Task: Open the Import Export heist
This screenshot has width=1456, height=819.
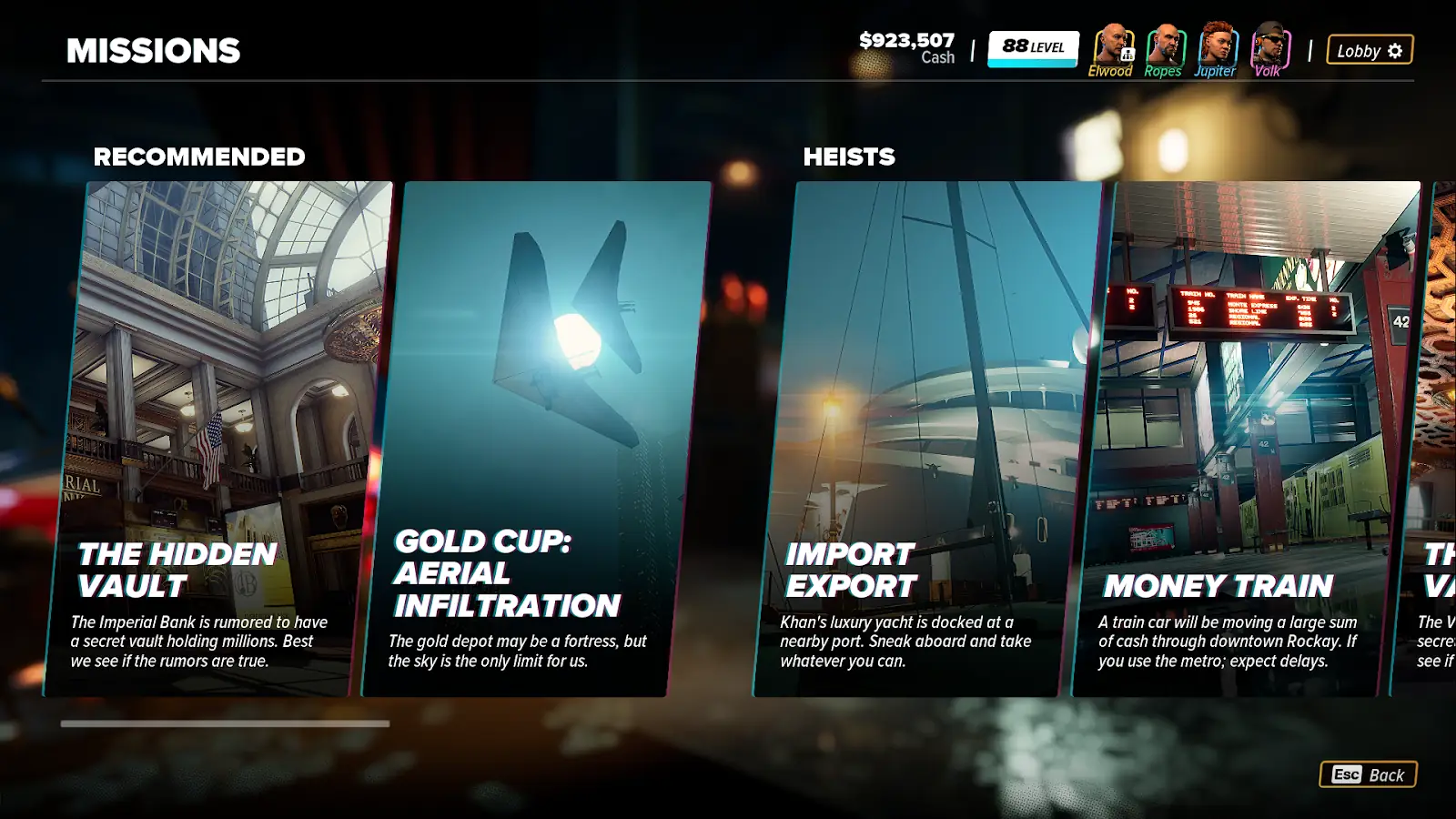Action: point(928,437)
